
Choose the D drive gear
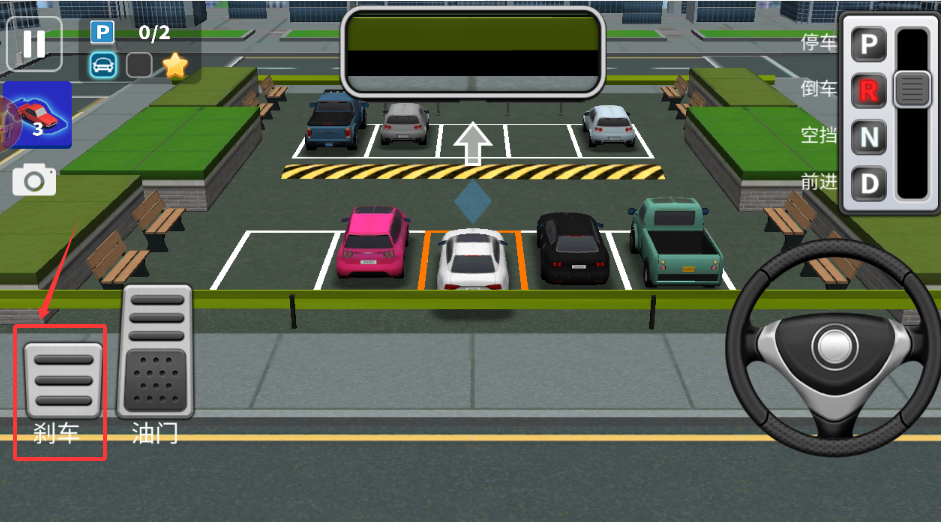(x=869, y=183)
